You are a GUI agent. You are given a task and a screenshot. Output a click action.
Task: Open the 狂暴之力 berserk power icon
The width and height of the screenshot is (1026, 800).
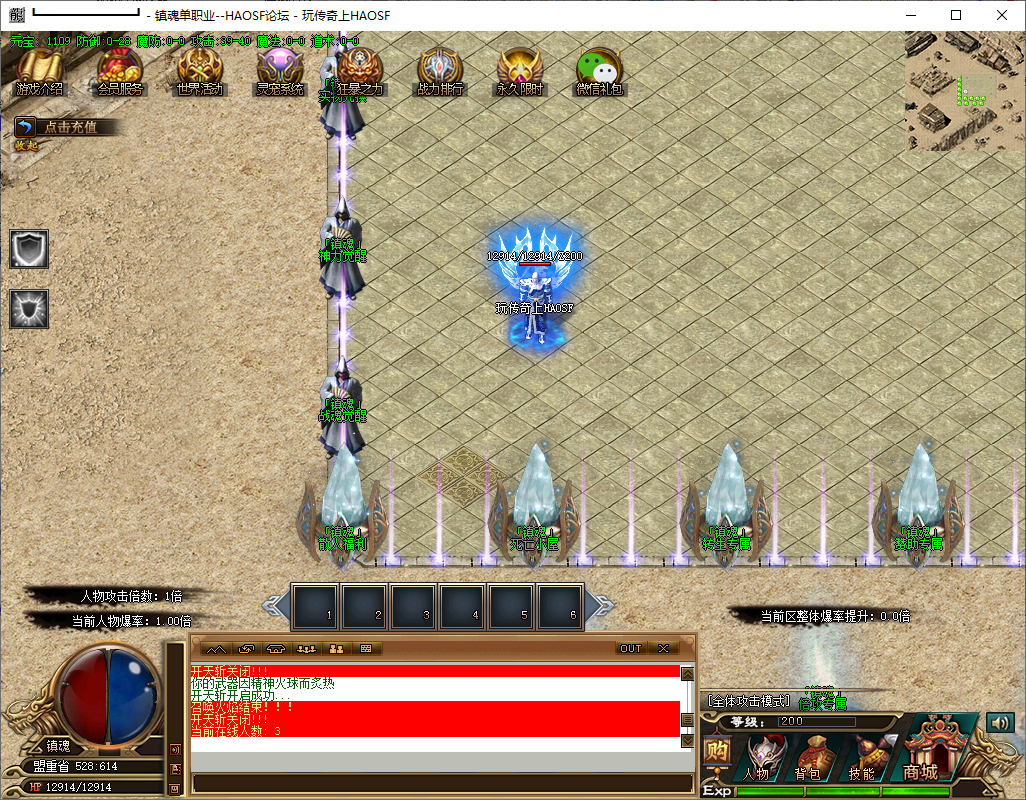pyautogui.click(x=360, y=70)
